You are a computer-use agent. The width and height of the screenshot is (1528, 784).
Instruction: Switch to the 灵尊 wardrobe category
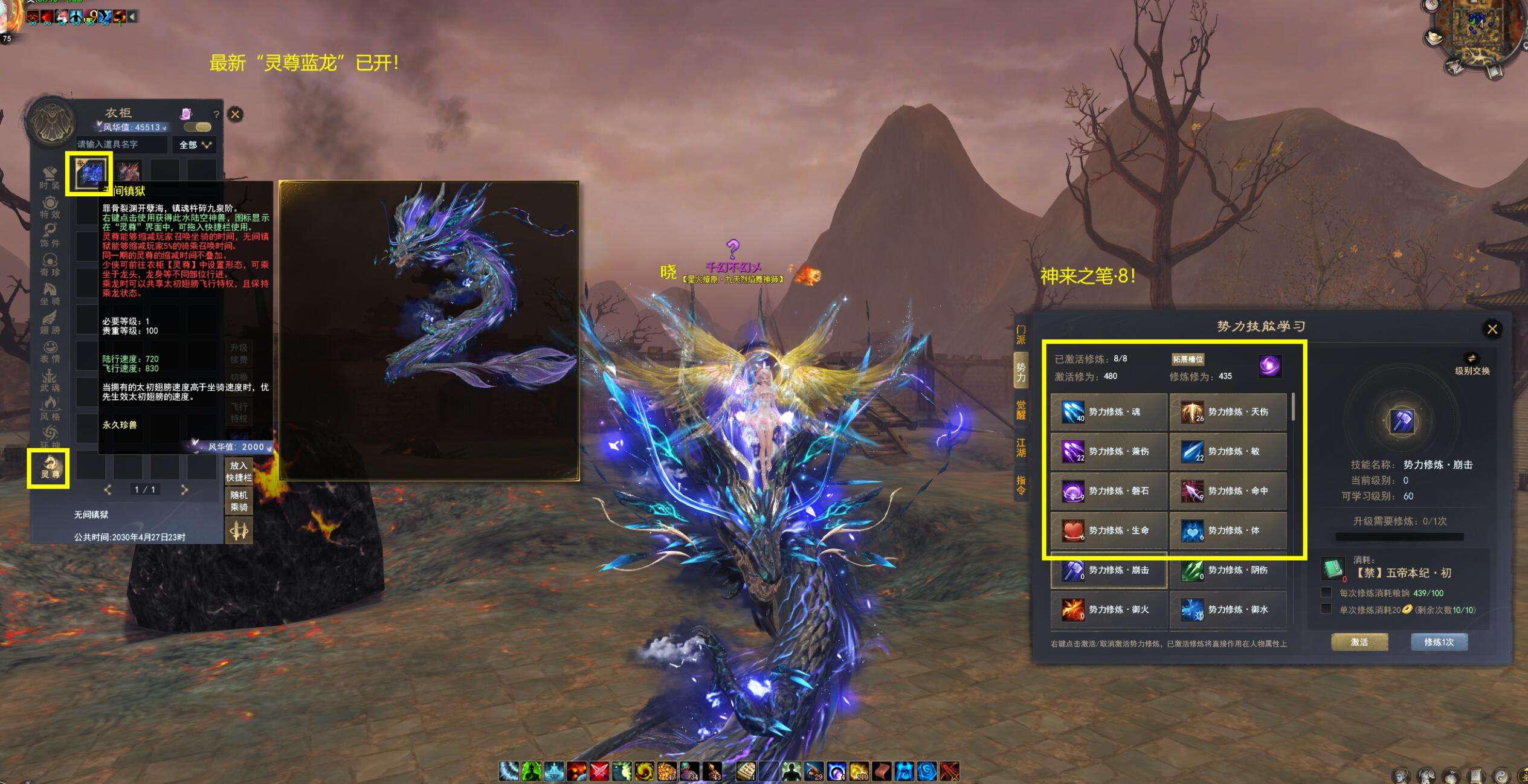(x=49, y=468)
